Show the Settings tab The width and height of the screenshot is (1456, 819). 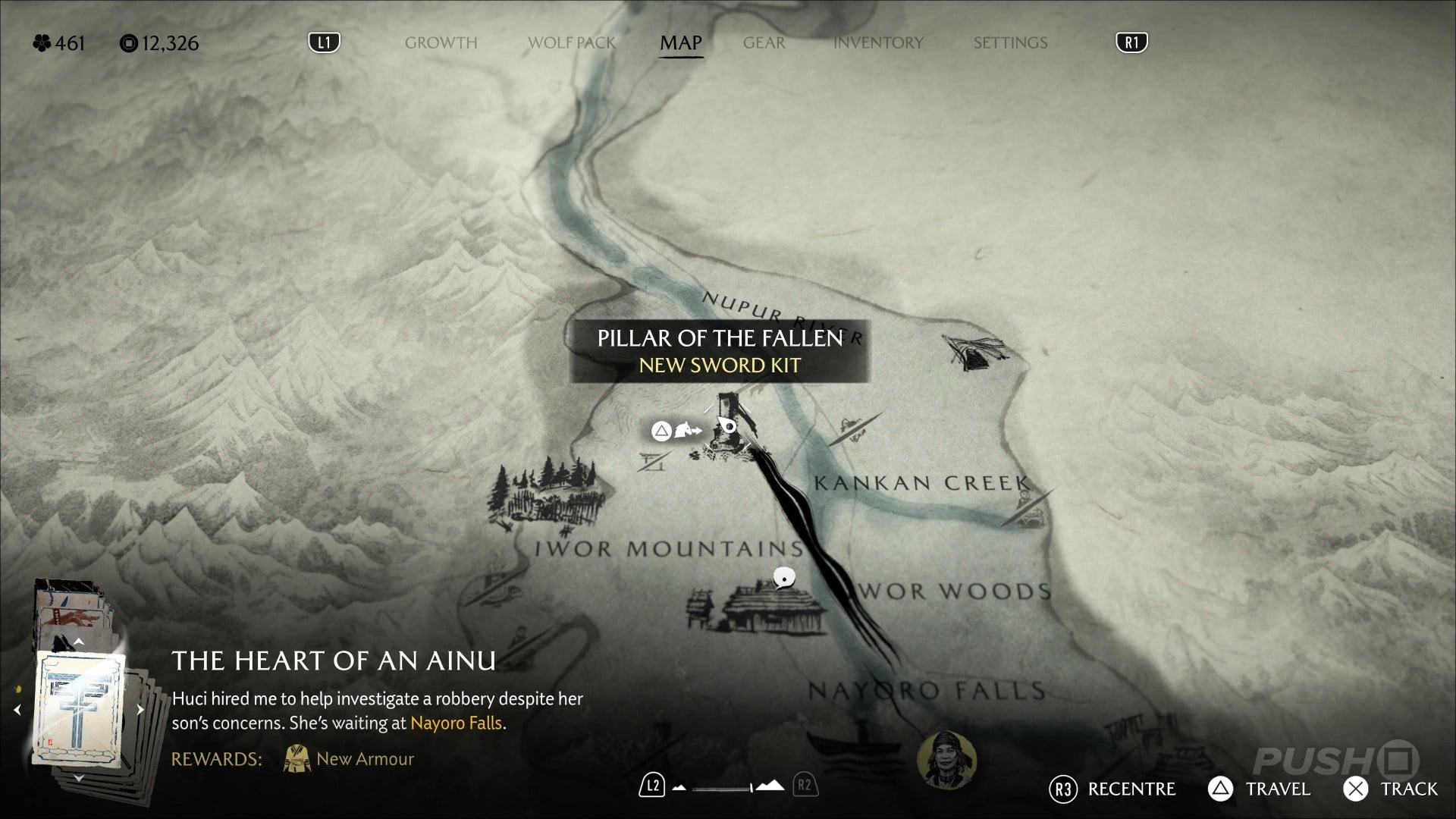1010,43
